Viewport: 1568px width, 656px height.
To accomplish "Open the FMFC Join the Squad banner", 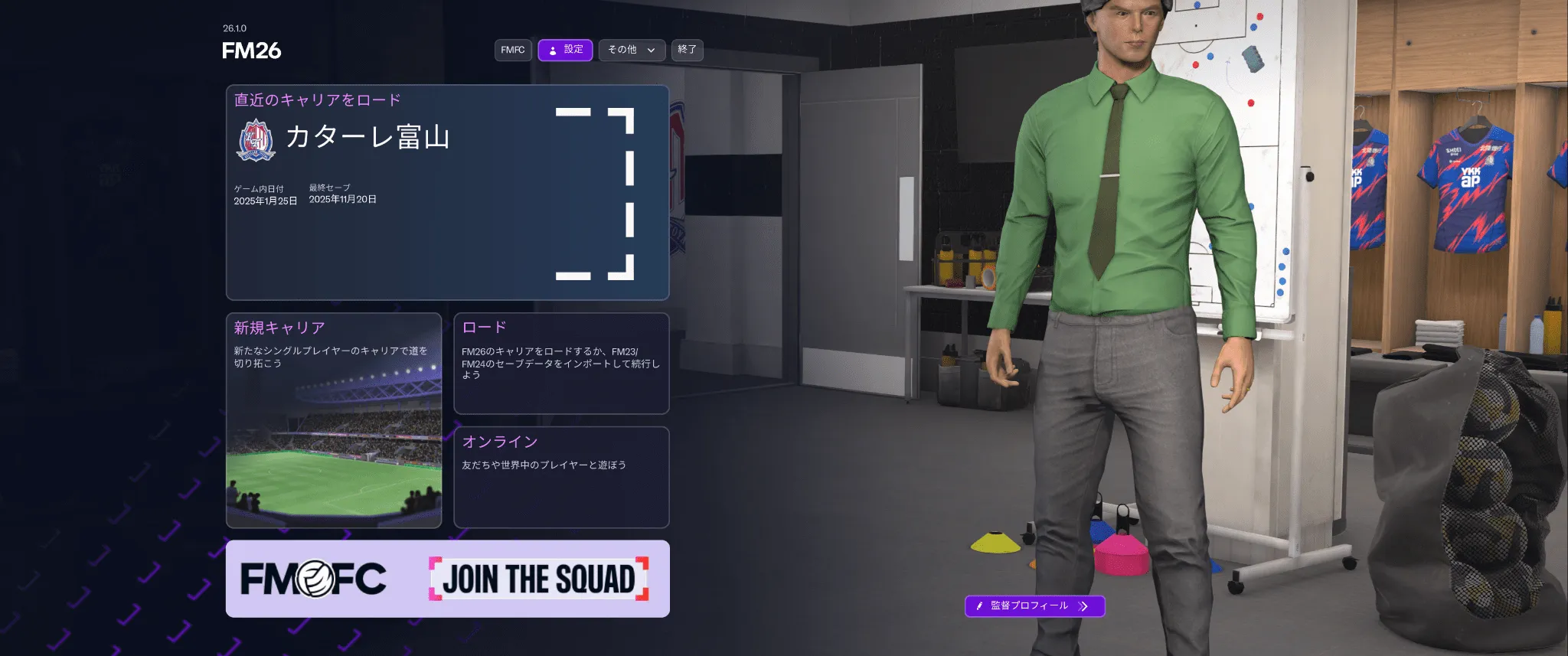I will click(447, 579).
